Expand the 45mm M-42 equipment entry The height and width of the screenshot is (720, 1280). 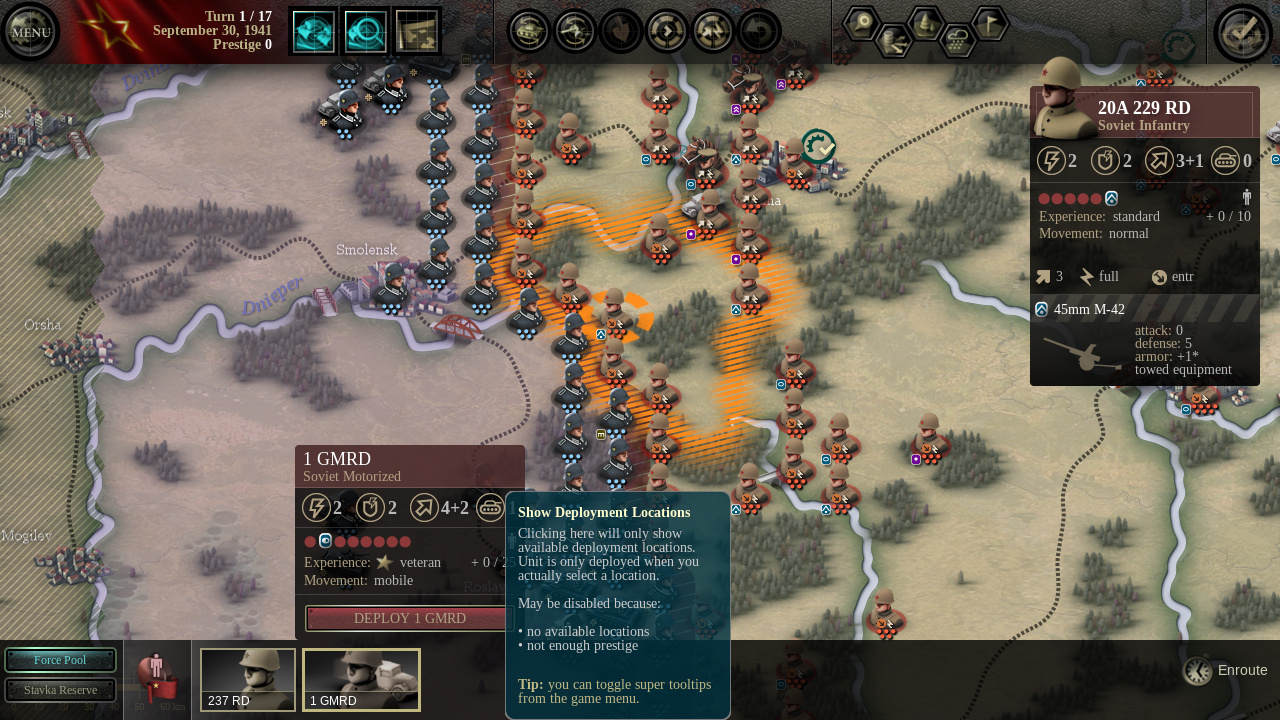point(1092,309)
